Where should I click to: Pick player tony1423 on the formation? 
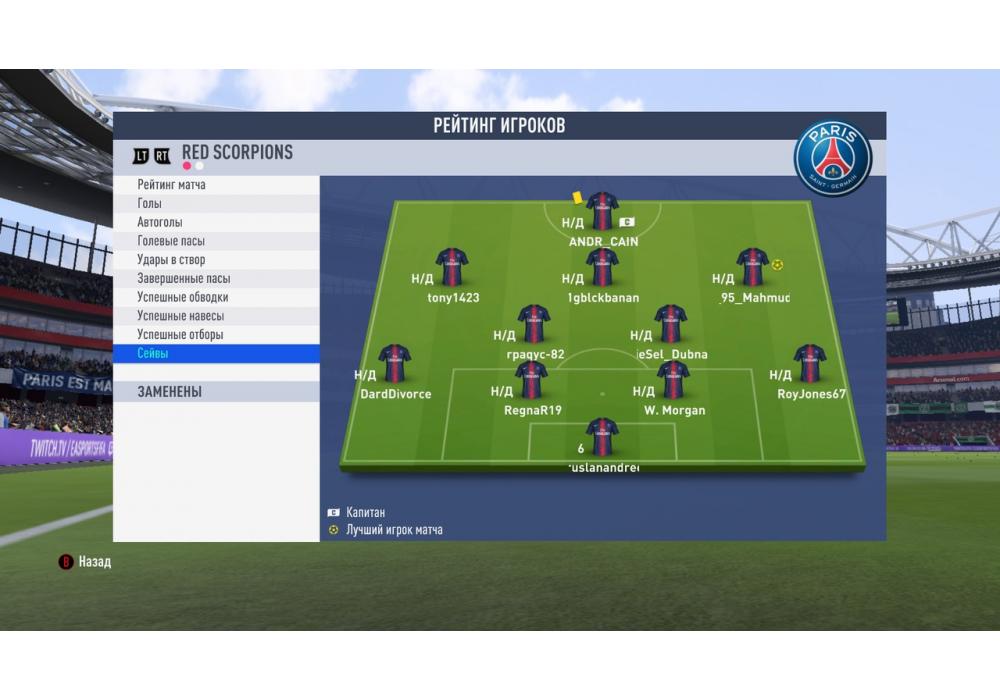(452, 268)
